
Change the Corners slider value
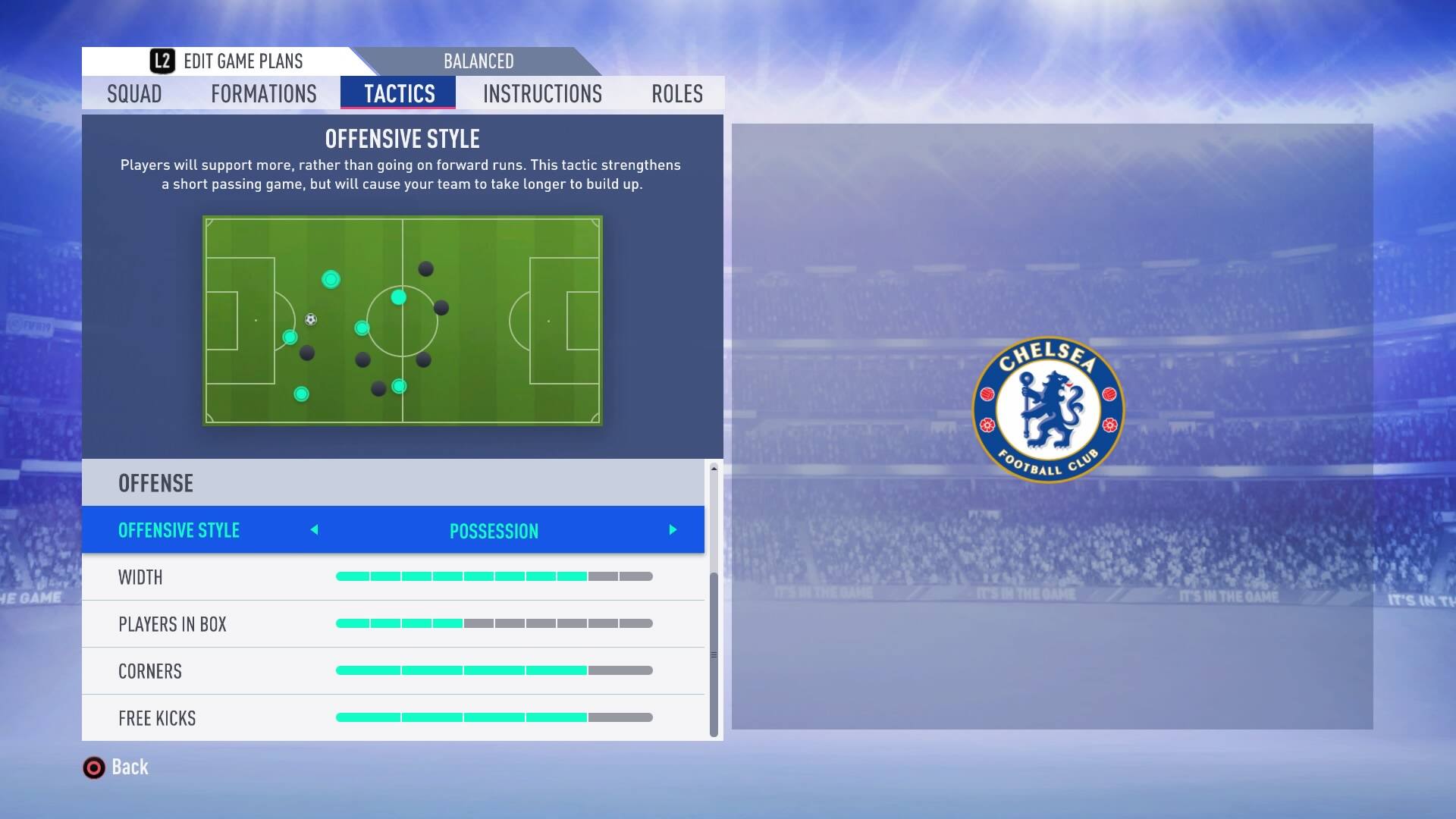[494, 671]
